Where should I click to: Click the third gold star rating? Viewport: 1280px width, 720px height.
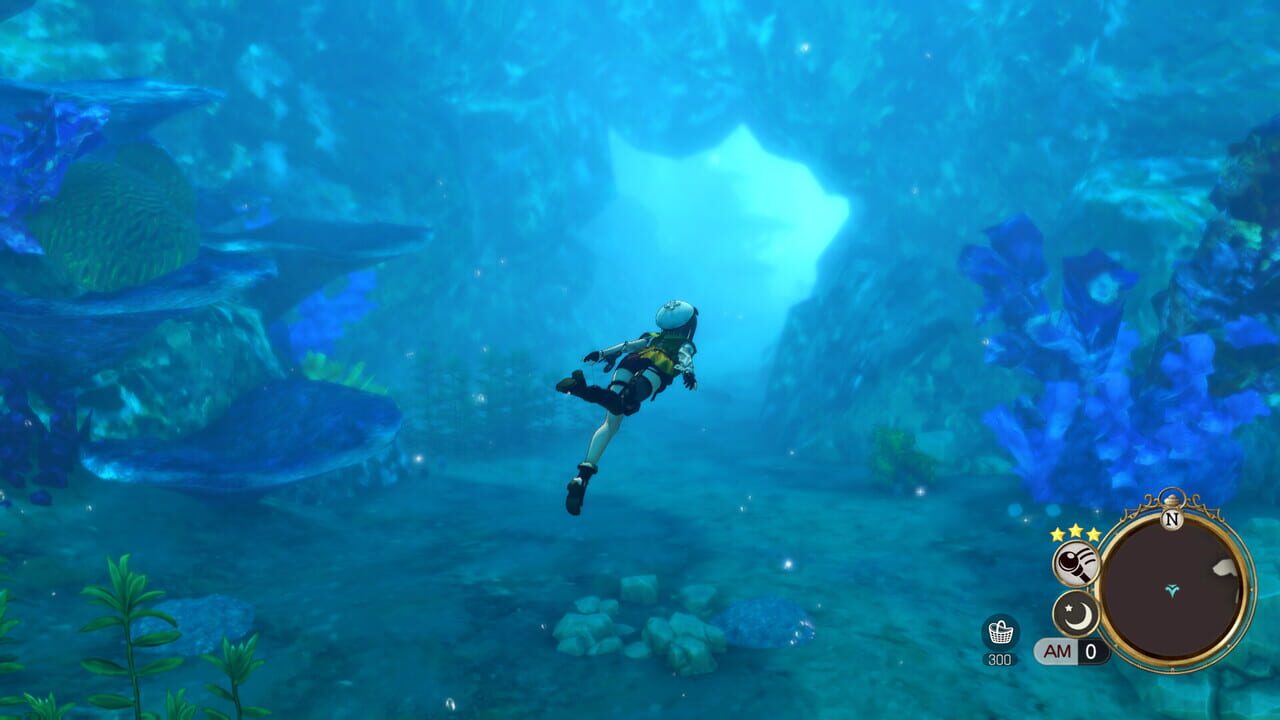[1093, 533]
